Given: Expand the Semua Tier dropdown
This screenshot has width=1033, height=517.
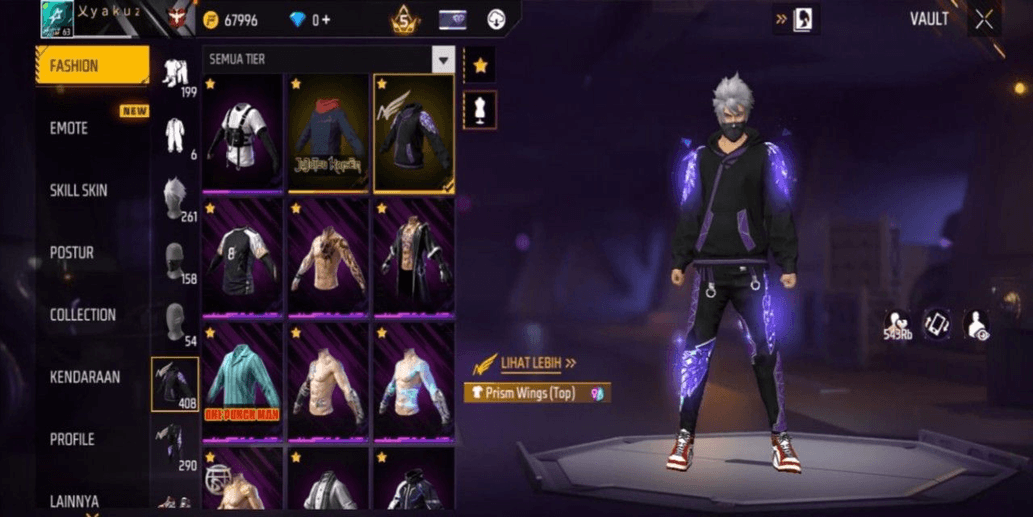Looking at the screenshot, I should (x=443, y=60).
